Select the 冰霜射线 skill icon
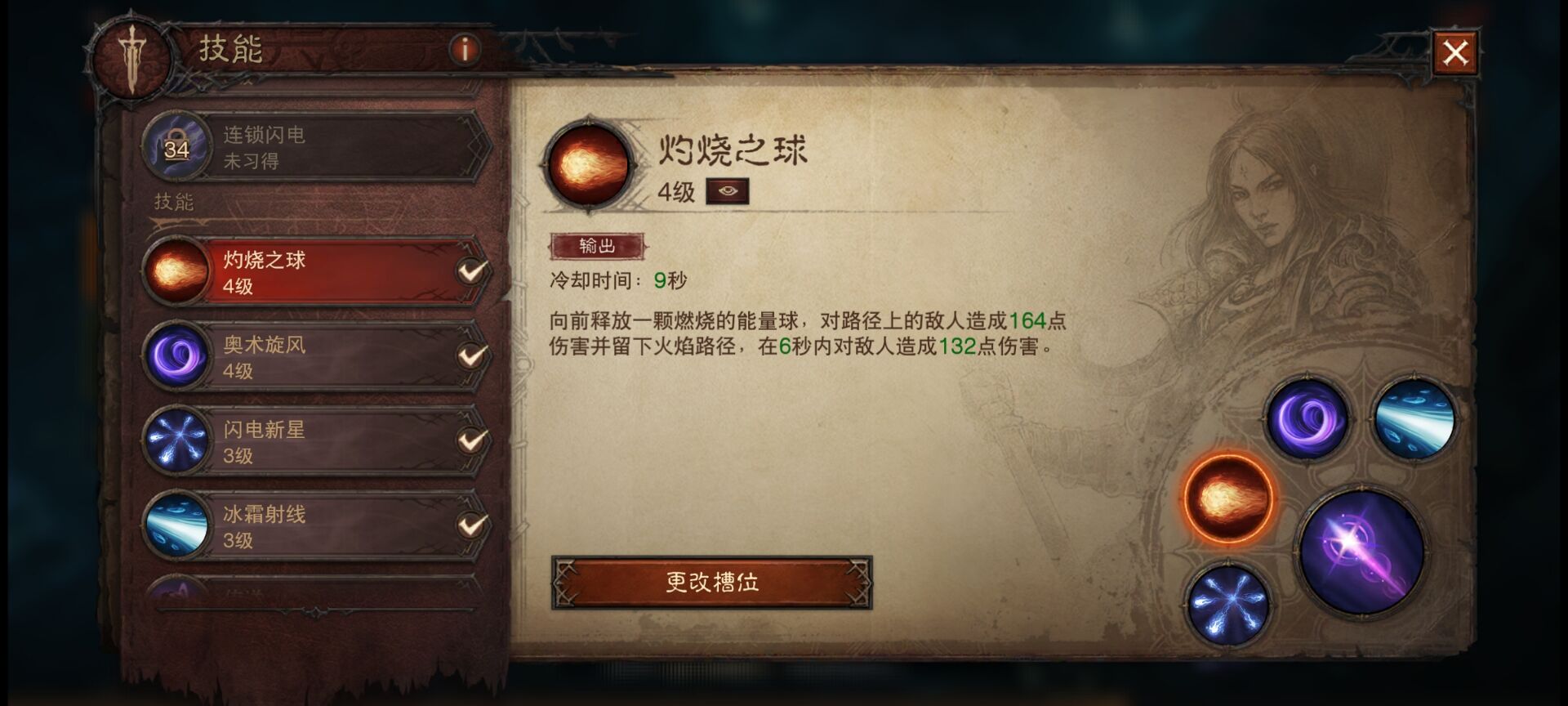This screenshot has height=706, width=1568. [x=176, y=525]
